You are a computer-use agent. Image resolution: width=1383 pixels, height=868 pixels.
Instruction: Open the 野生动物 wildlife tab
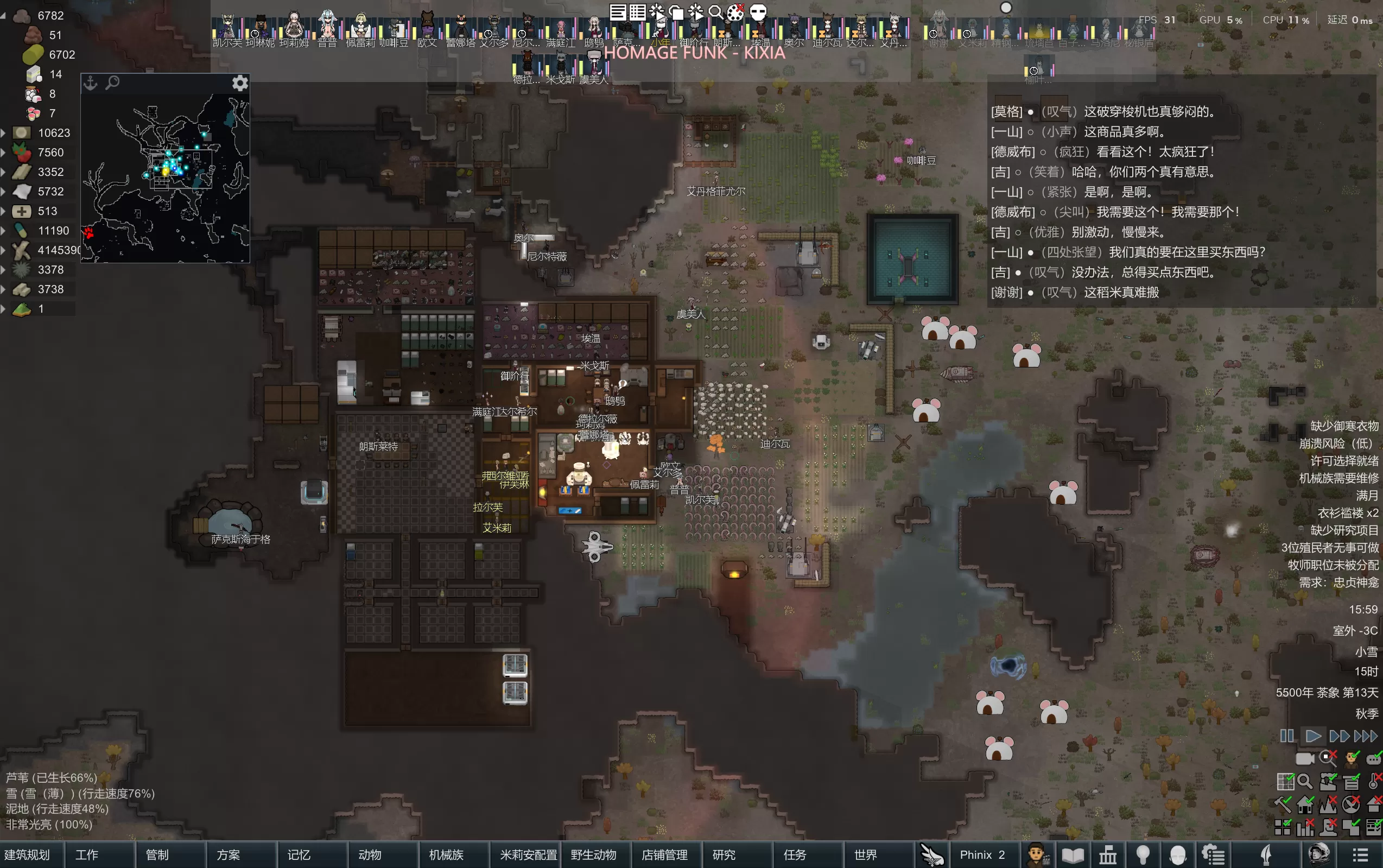593,855
